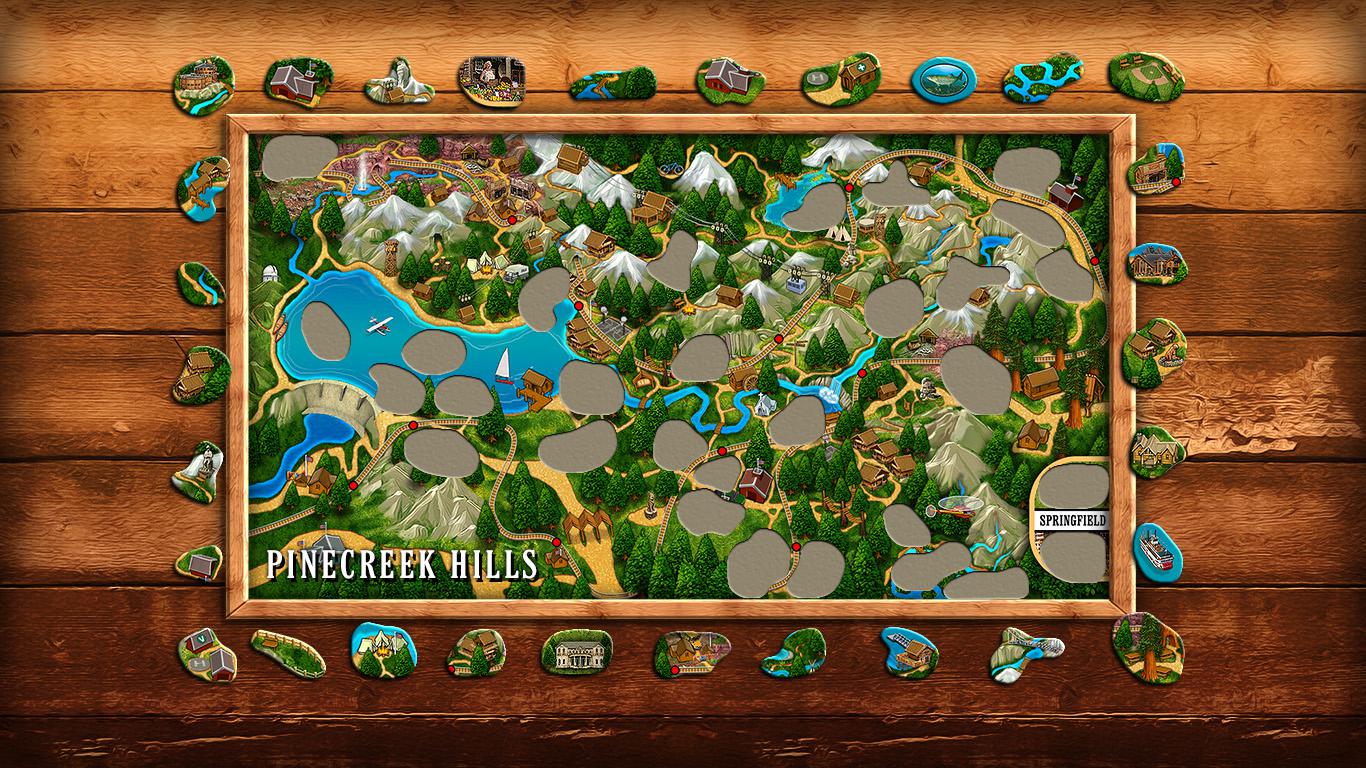Screen dimensions: 1366x768
Task: Choose the snowy mountain cabin piece
Action: click(x=399, y=82)
